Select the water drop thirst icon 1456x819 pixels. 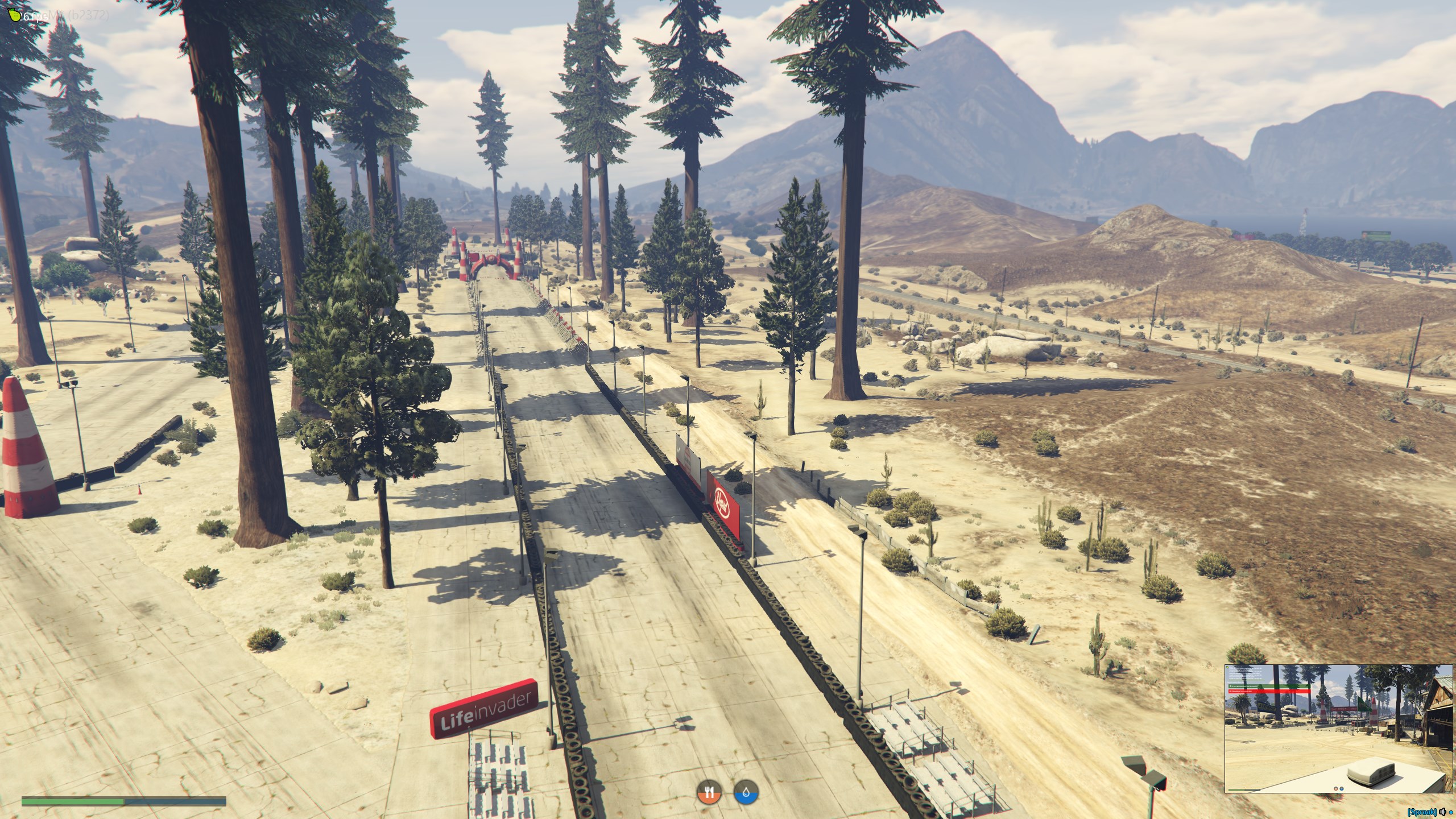pos(746,791)
